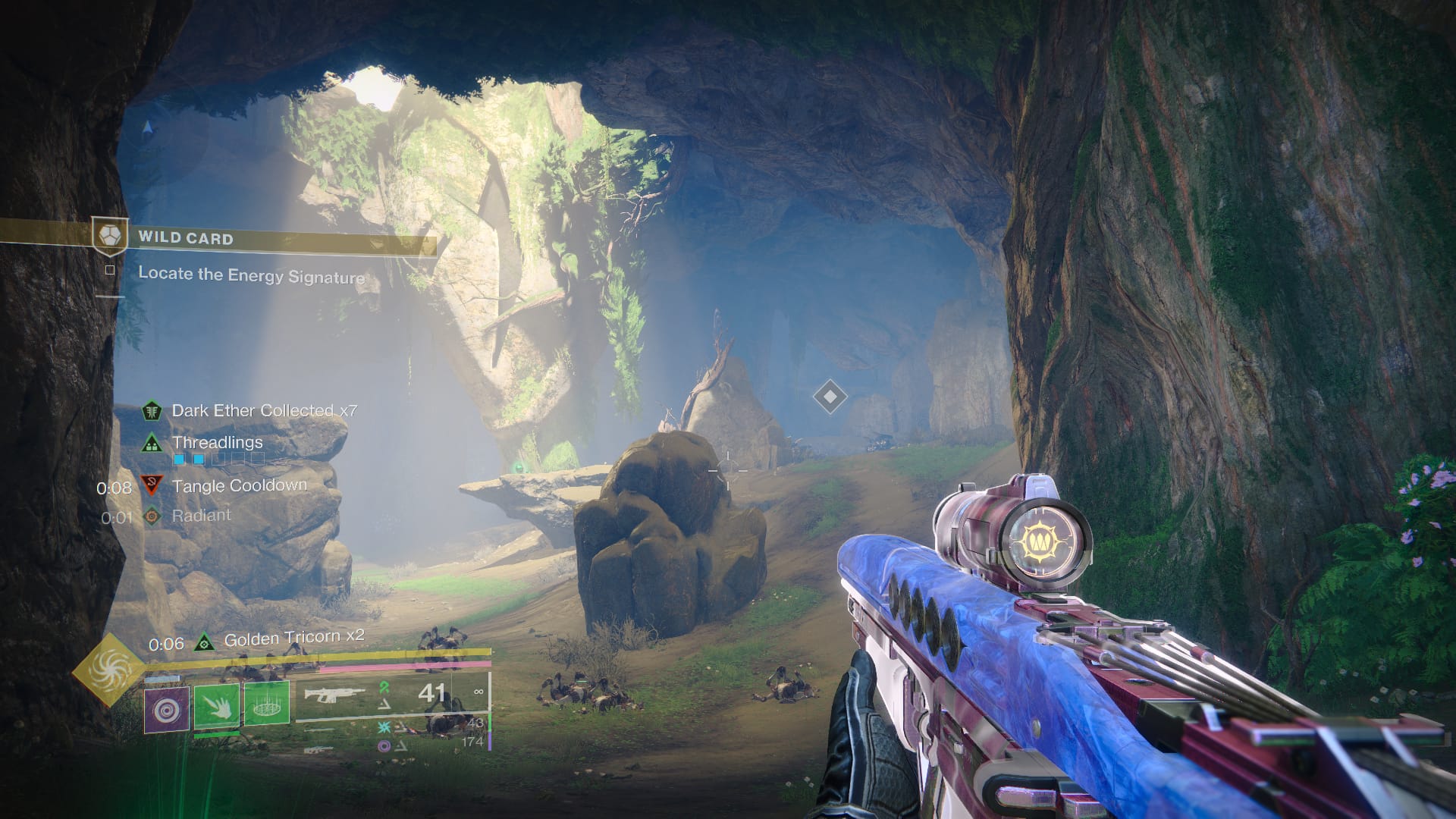The width and height of the screenshot is (1456, 819).
Task: Select the Threadlings buff icon
Action: (x=152, y=443)
